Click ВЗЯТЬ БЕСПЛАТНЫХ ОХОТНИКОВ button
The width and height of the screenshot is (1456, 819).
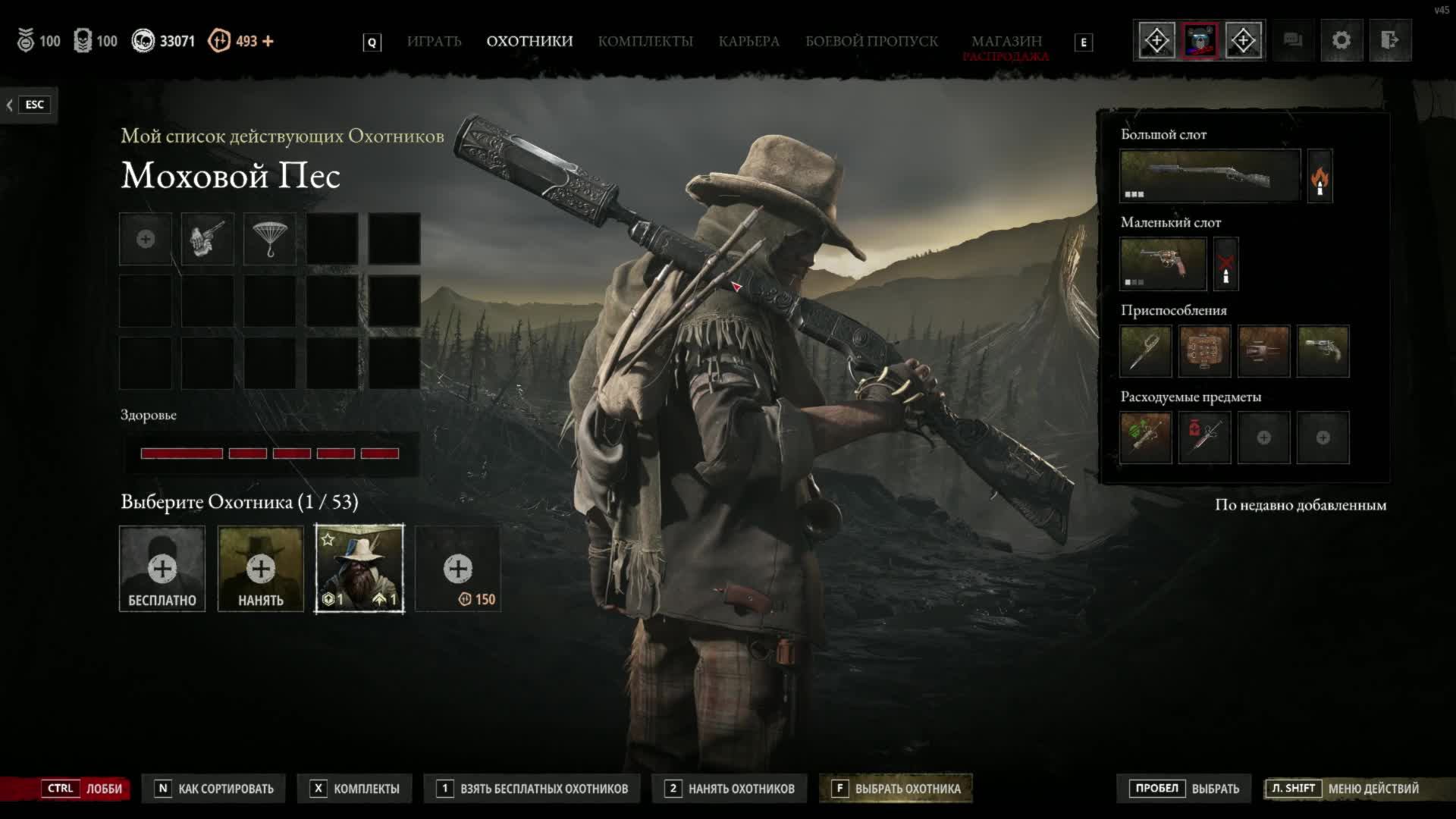(533, 789)
